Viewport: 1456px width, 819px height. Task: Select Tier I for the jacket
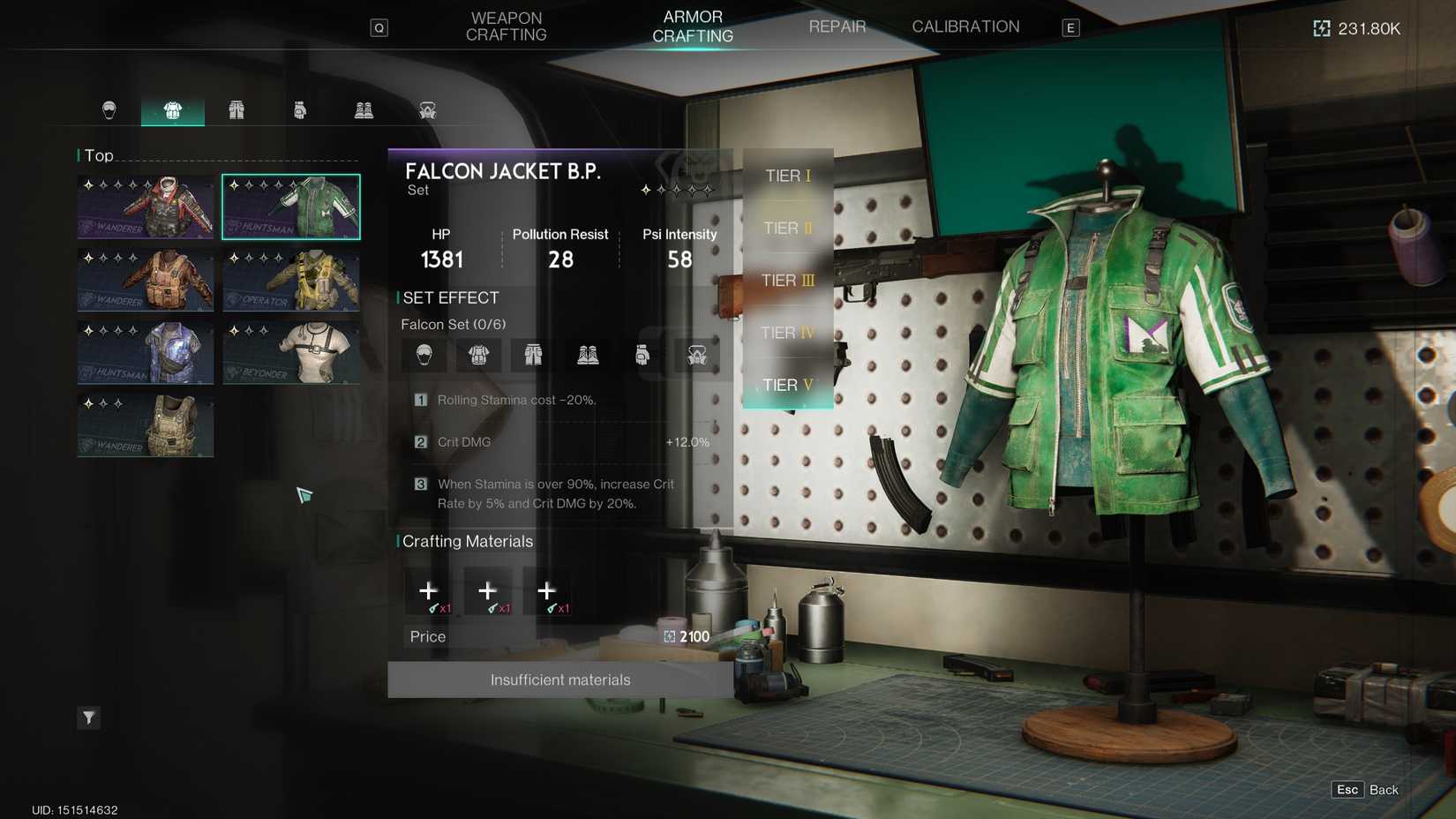pos(787,176)
